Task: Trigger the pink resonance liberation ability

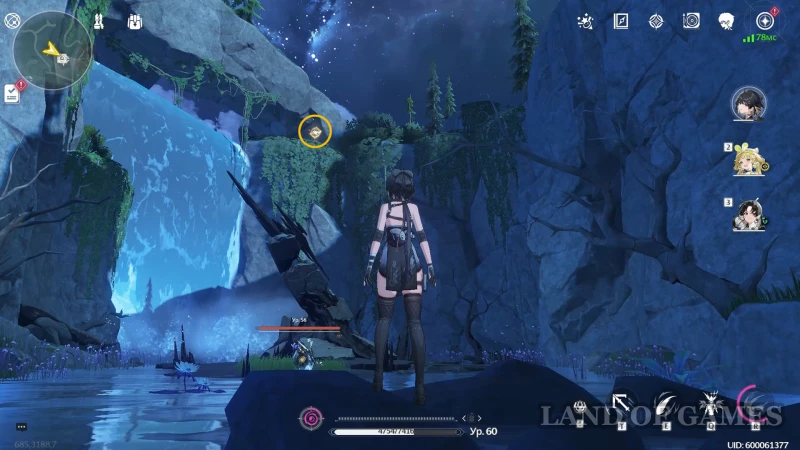Action: coord(755,404)
